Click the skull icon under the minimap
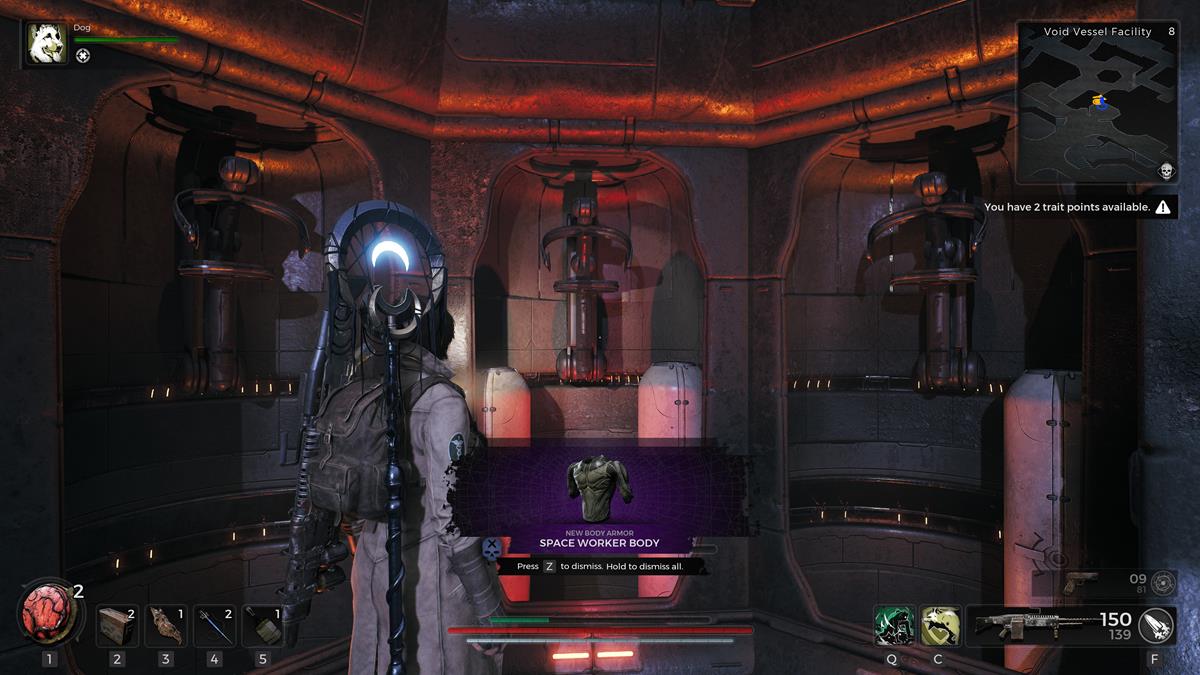The width and height of the screenshot is (1200, 675). (1166, 171)
